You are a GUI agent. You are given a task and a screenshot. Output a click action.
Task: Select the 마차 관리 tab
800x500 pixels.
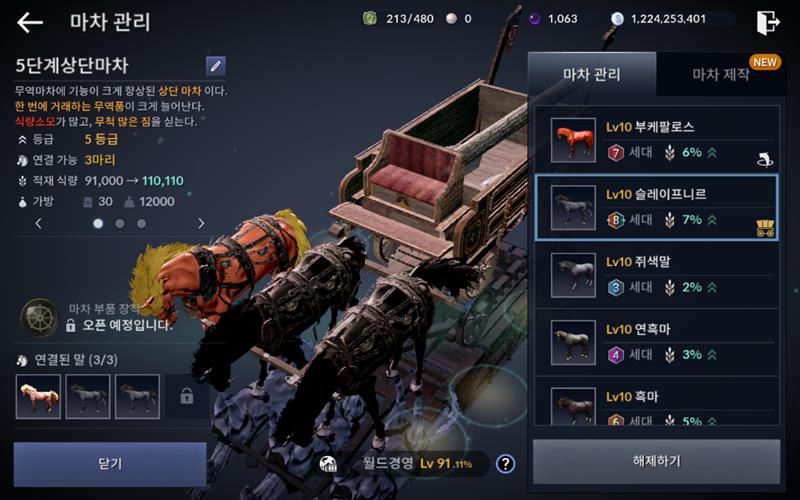[x=591, y=74]
